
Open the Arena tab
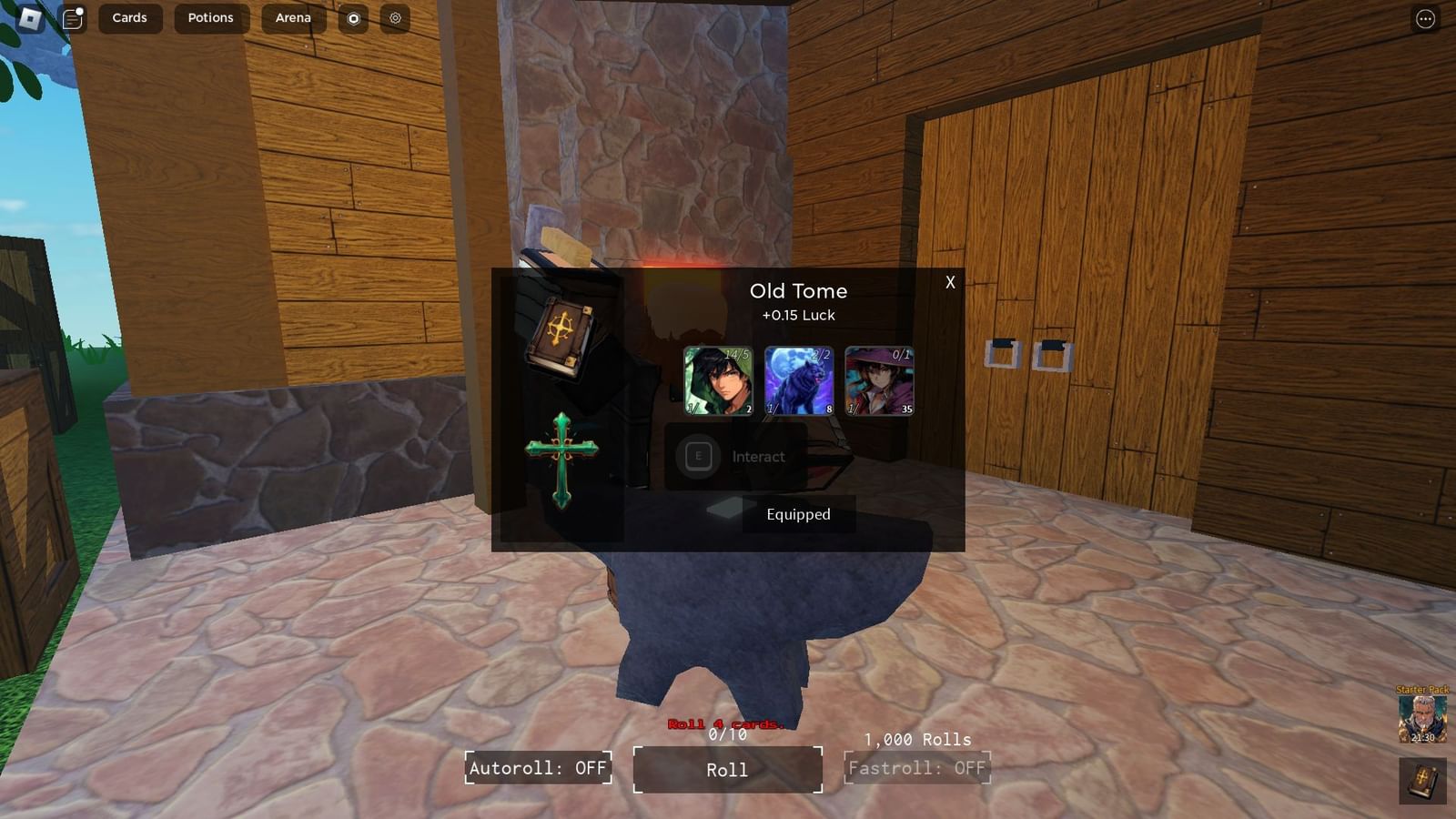[292, 17]
